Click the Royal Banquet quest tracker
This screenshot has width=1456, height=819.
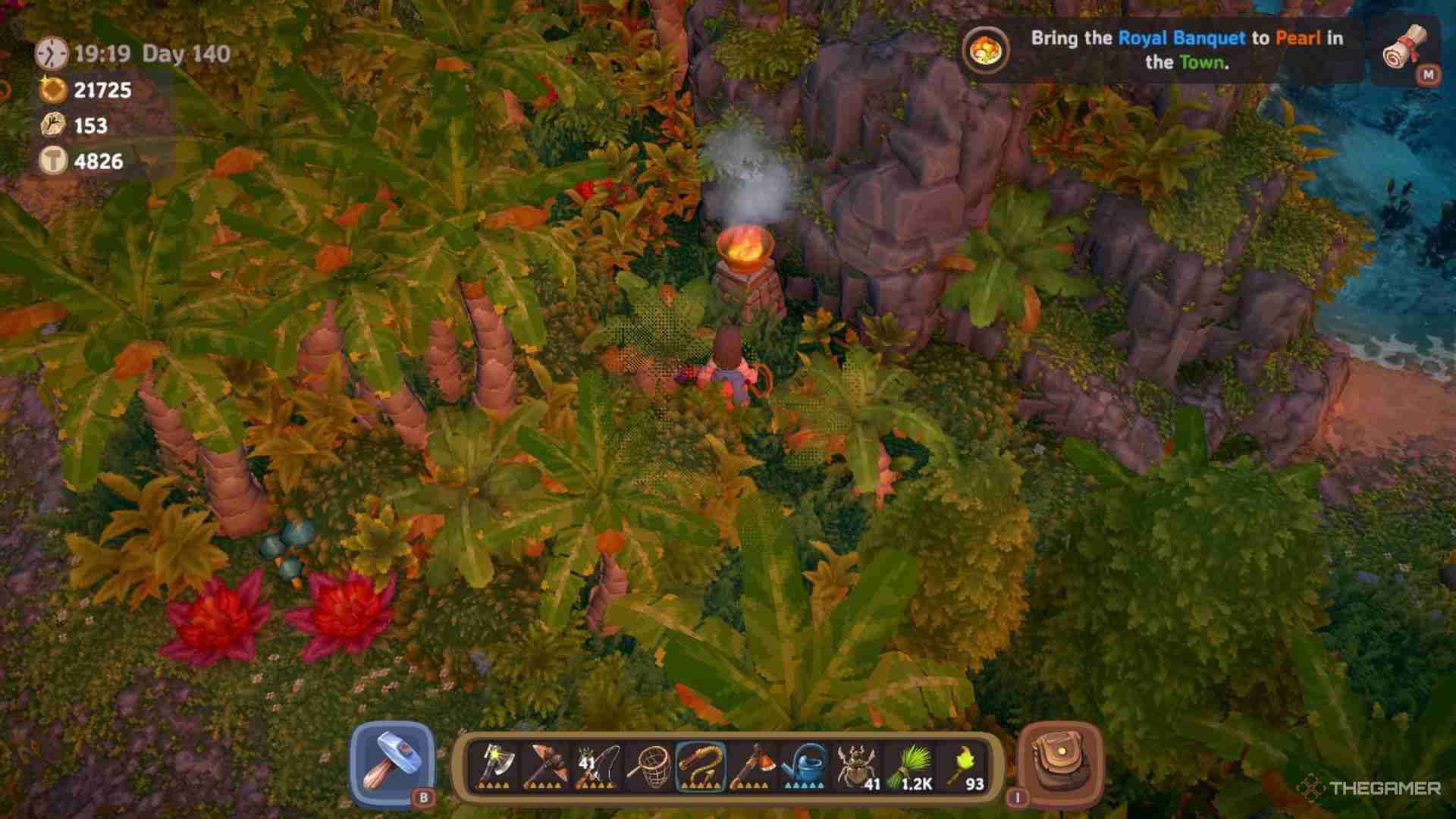point(1160,50)
